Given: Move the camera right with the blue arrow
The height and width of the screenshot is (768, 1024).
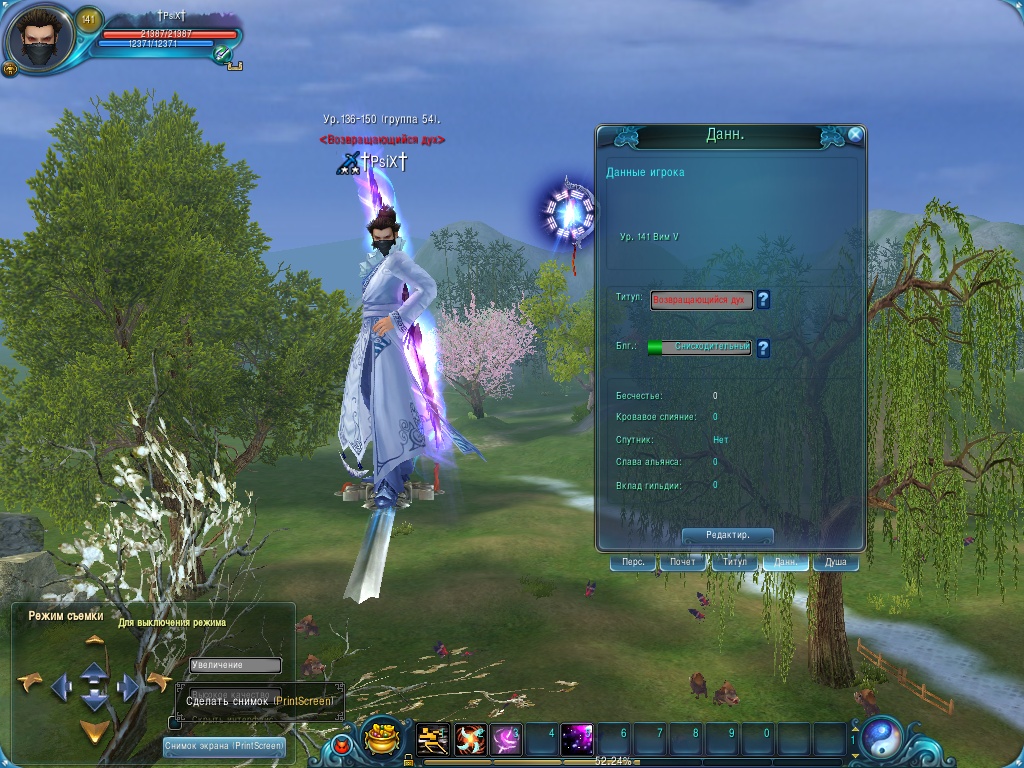Looking at the screenshot, I should (x=128, y=686).
